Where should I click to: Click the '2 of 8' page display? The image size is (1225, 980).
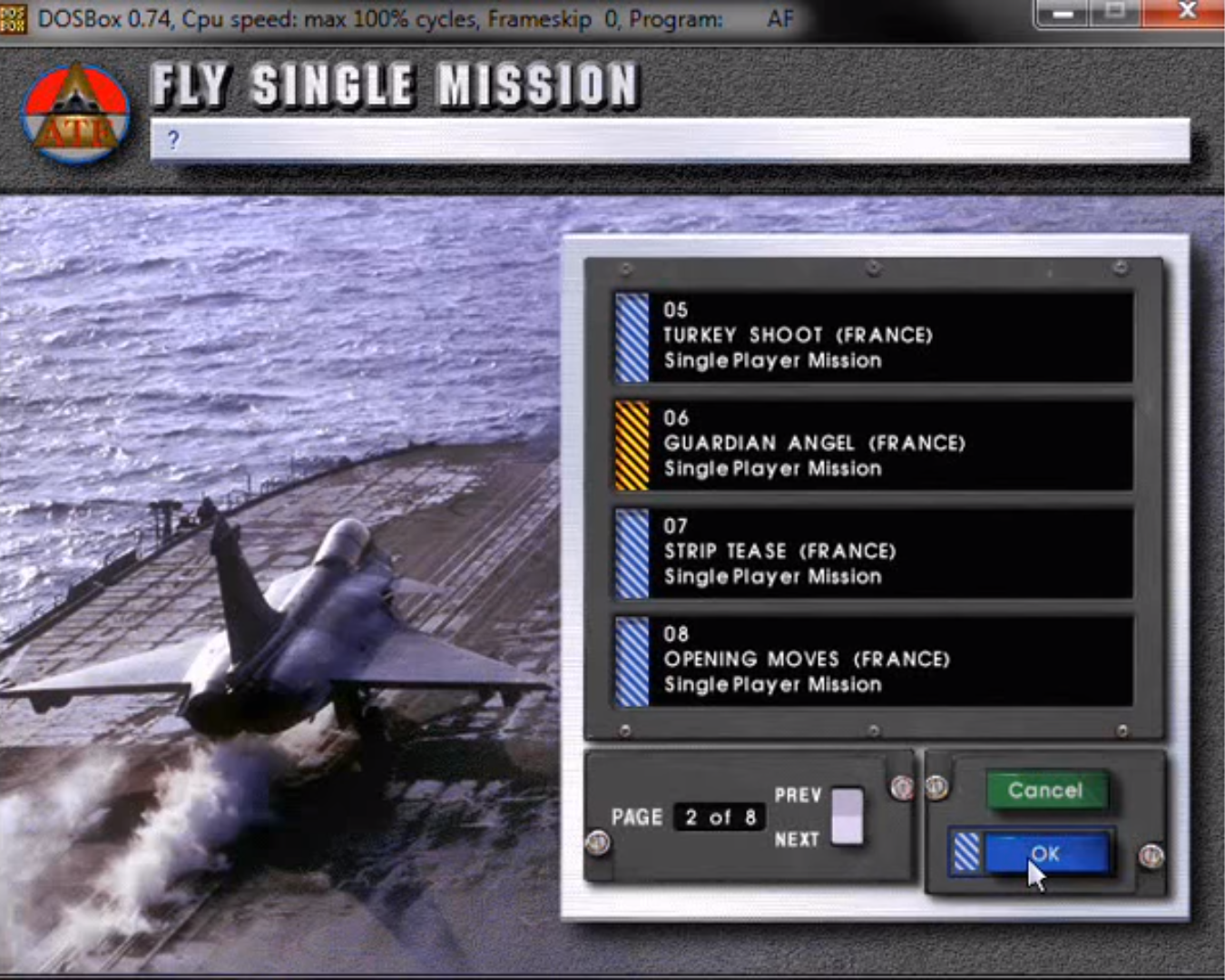click(x=720, y=818)
